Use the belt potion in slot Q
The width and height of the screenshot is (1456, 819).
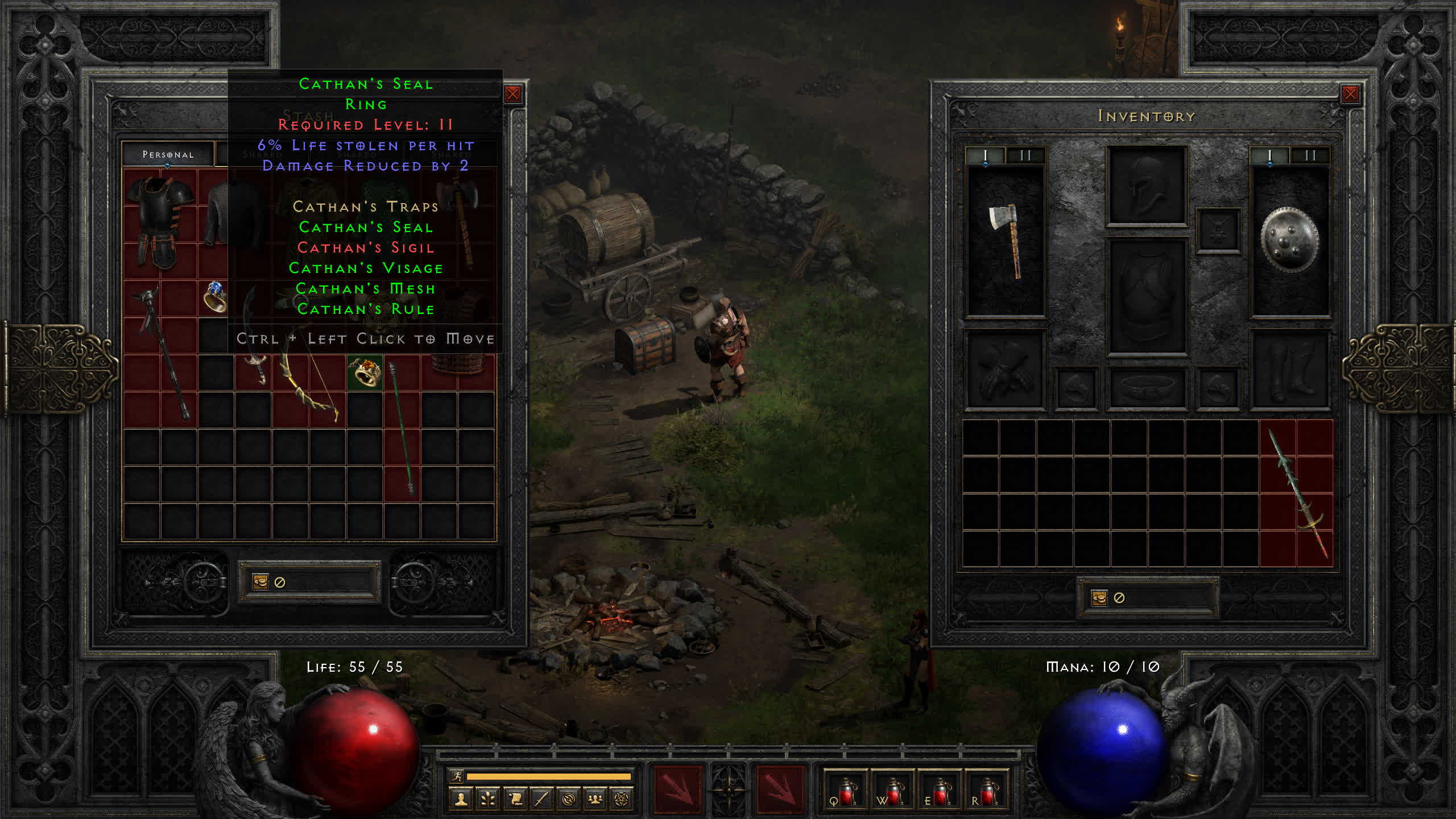(846, 792)
